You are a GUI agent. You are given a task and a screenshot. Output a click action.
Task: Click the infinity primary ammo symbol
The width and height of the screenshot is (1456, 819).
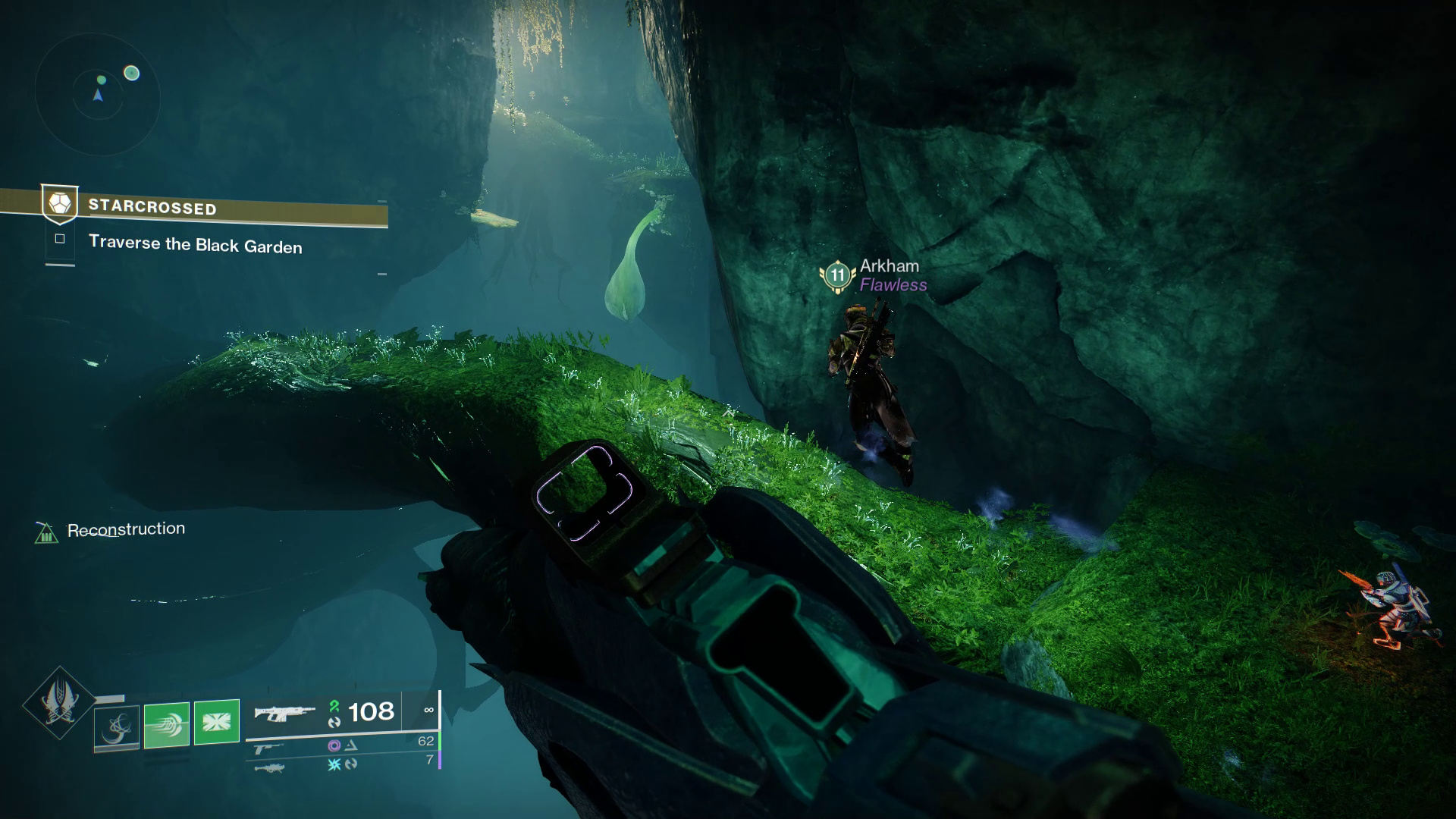[429, 710]
